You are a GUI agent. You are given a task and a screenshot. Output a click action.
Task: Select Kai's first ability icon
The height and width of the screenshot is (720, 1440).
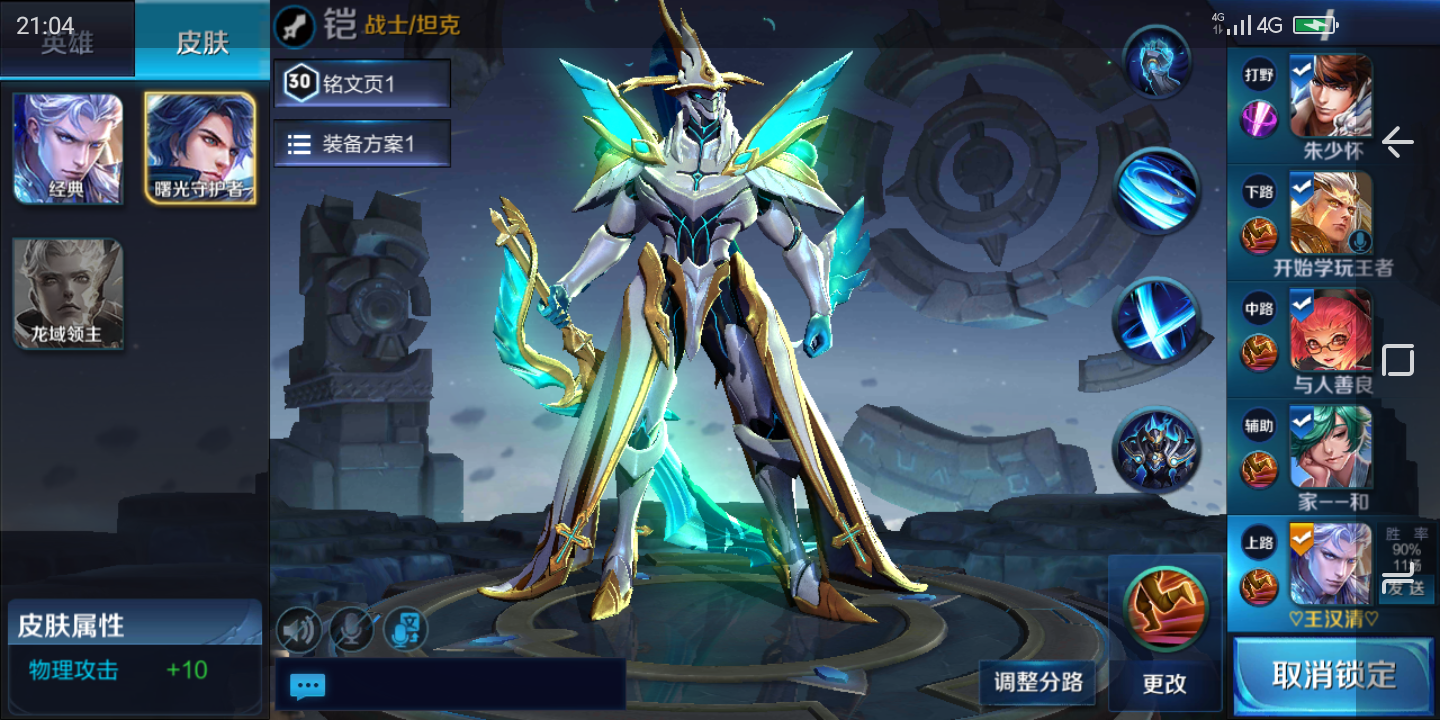[1157, 60]
